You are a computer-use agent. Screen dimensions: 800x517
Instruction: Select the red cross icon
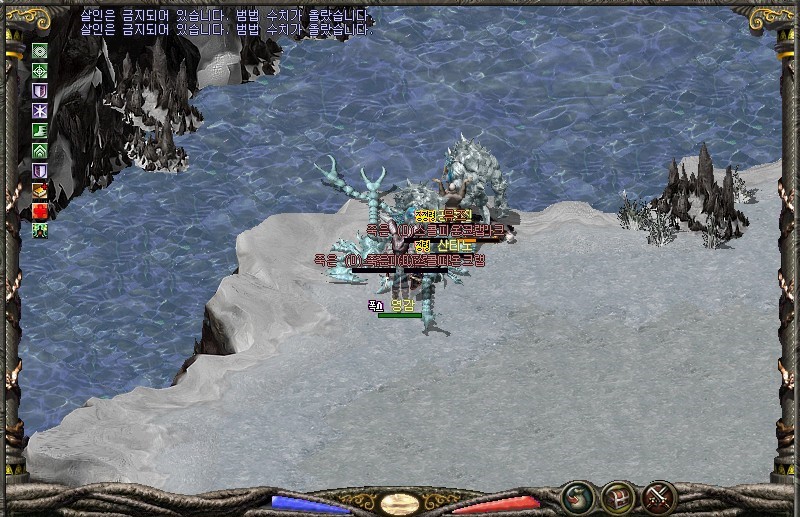pyautogui.click(x=40, y=210)
